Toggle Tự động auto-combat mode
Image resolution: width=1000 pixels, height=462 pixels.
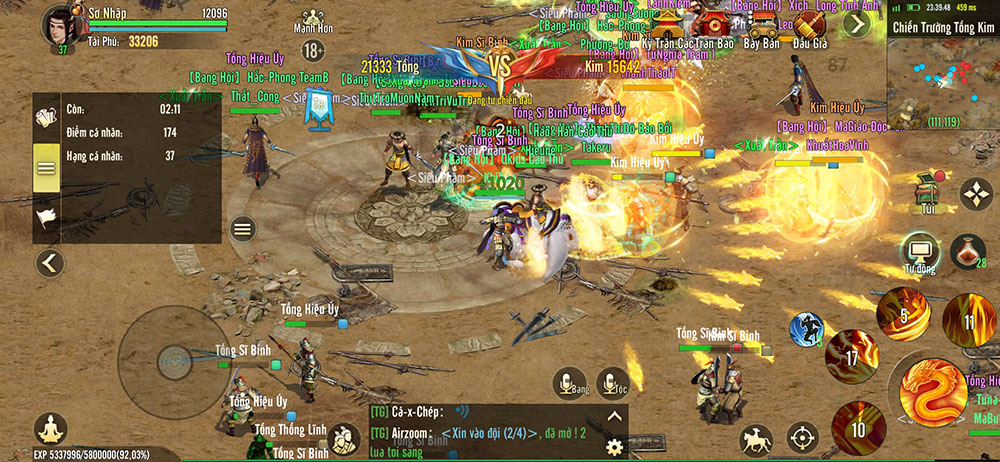coord(918,250)
